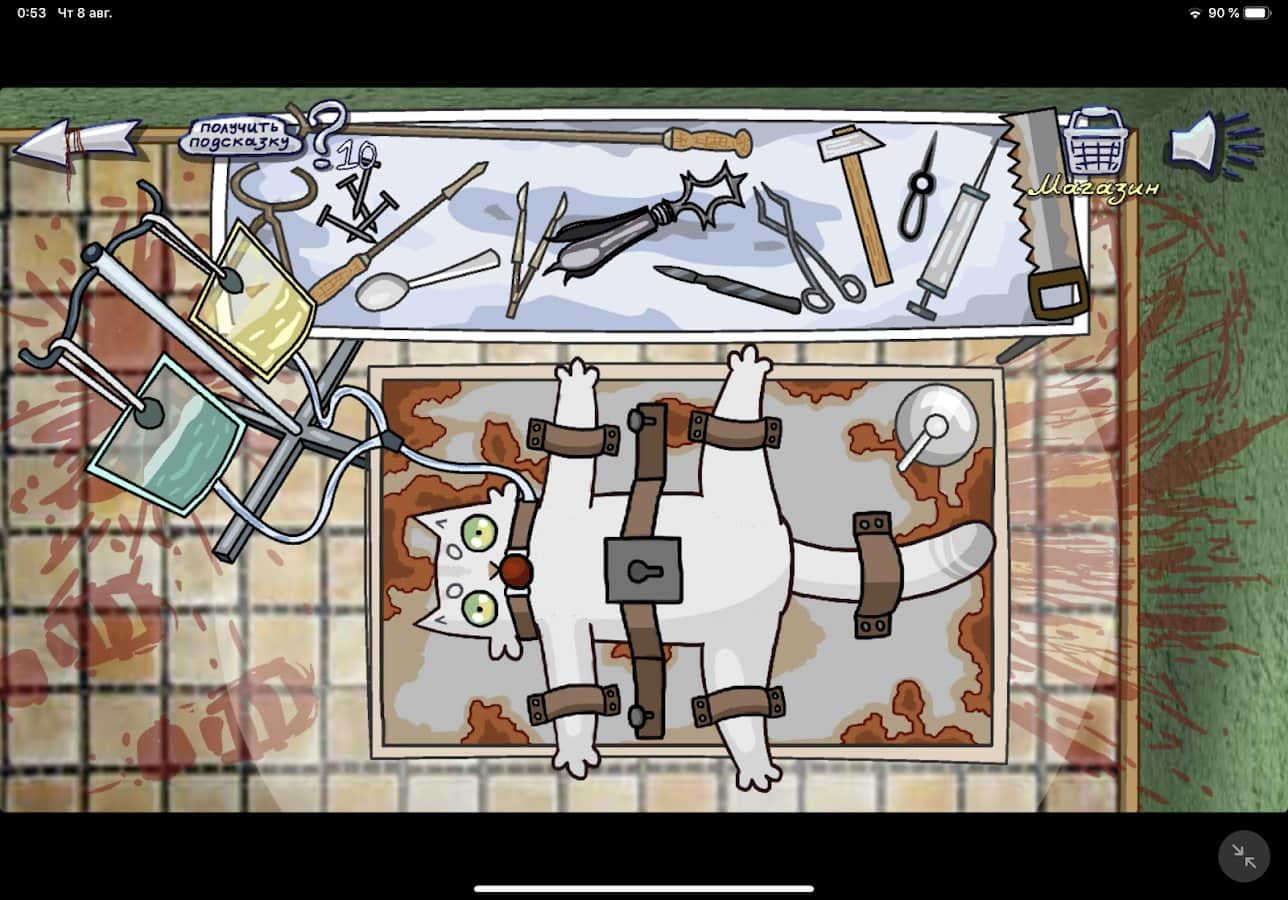The width and height of the screenshot is (1288, 900).
Task: Exit fullscreen with the shrink-arrows icon
Action: (1243, 856)
